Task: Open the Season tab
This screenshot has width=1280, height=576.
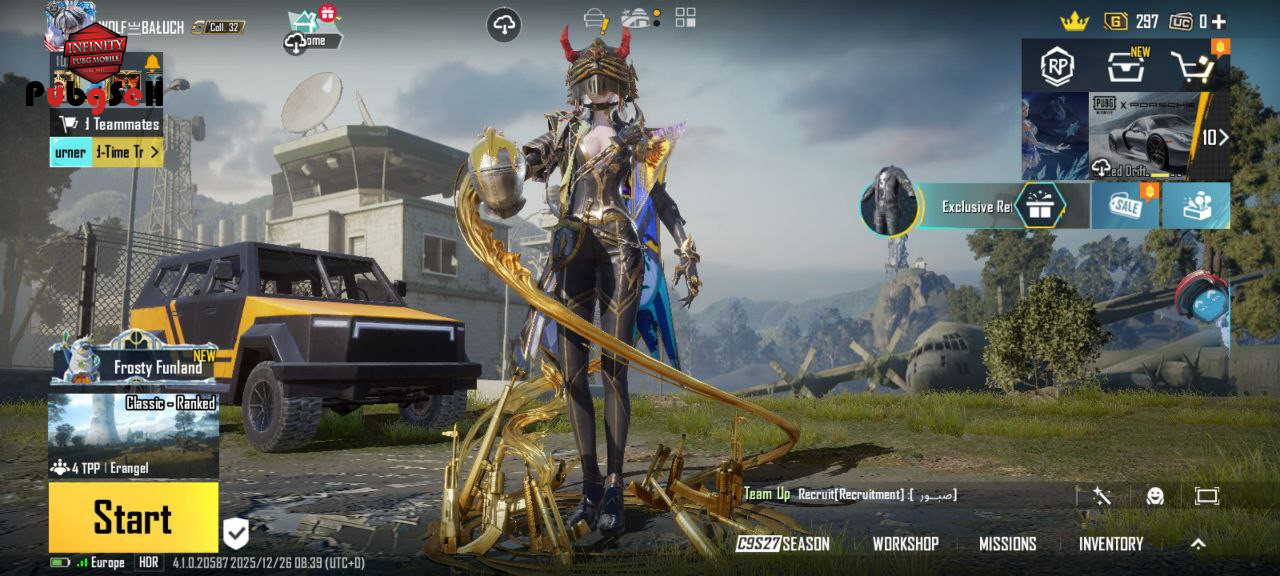Action: [783, 544]
